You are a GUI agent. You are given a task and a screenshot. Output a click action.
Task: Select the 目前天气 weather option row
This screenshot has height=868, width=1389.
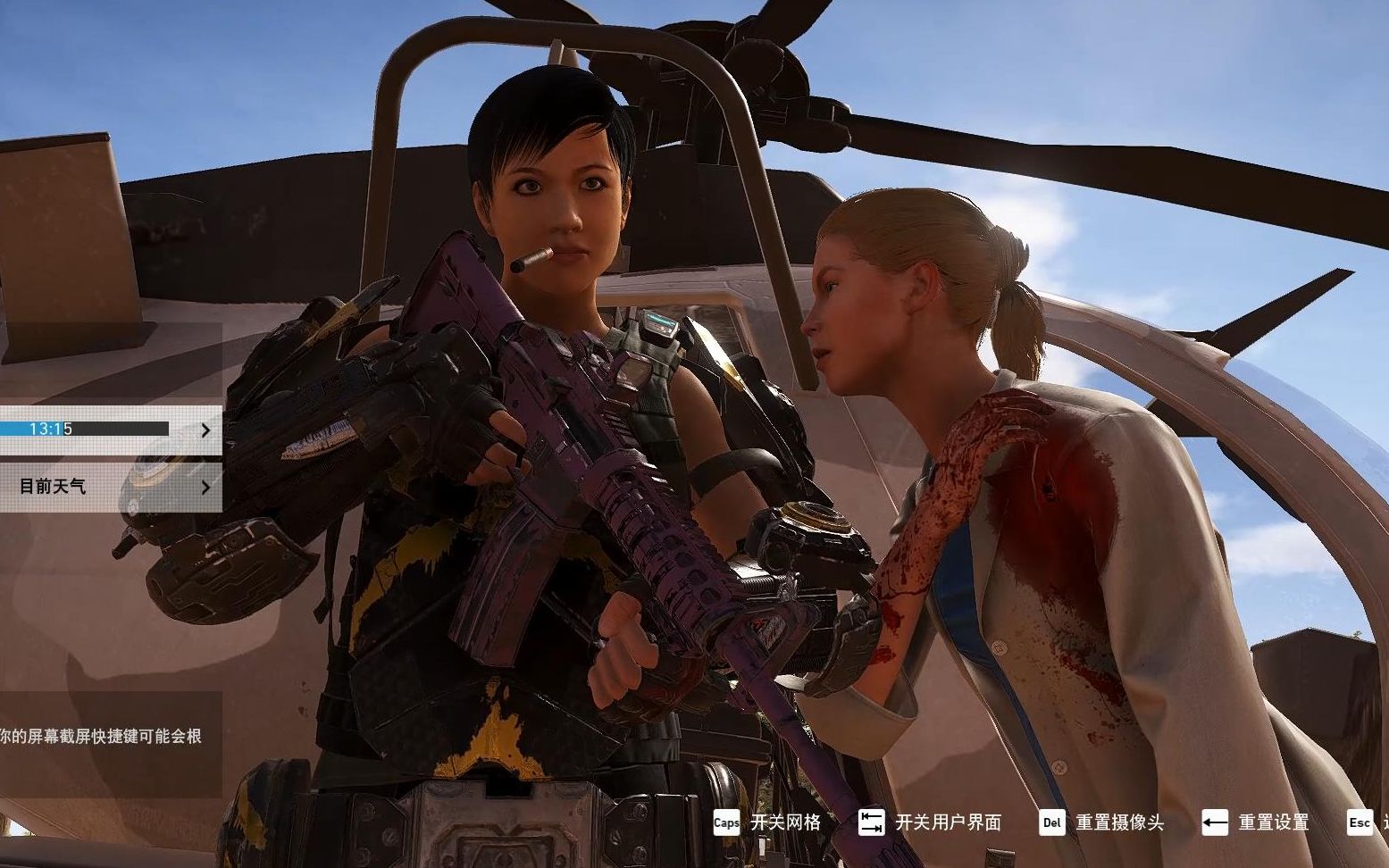click(x=98, y=488)
